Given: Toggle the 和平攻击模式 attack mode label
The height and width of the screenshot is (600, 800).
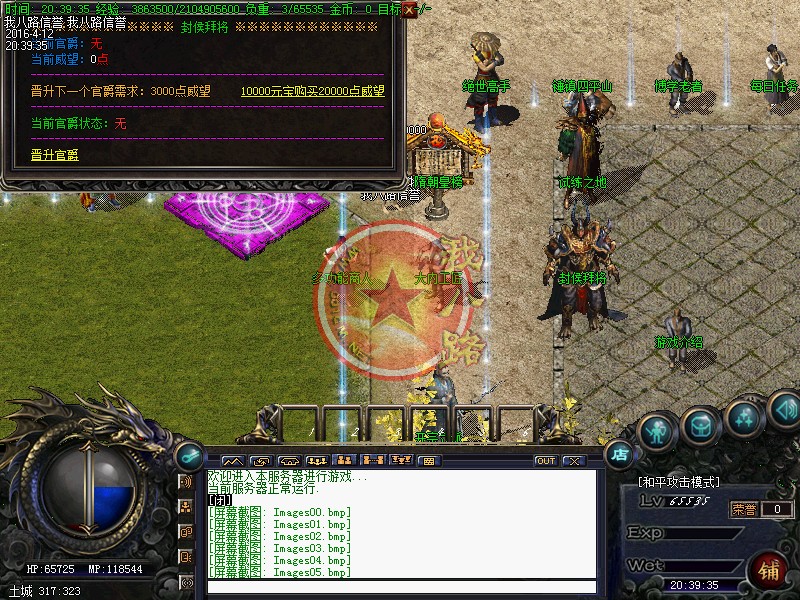Looking at the screenshot, I should click(679, 482).
